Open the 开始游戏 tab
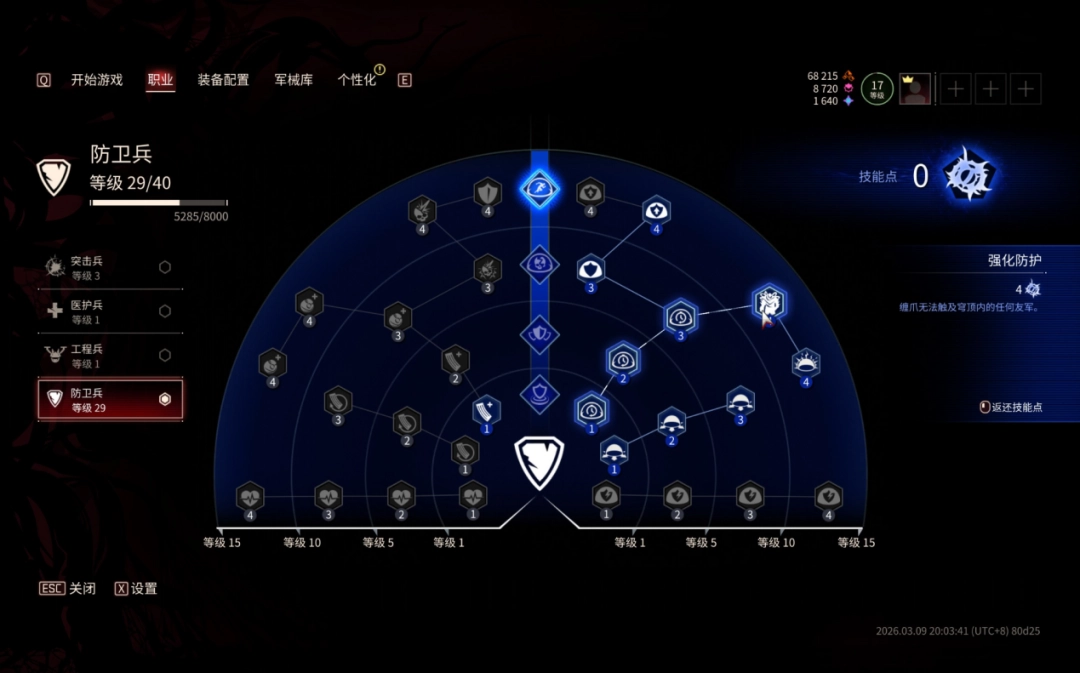This screenshot has width=1080, height=673. (x=96, y=80)
